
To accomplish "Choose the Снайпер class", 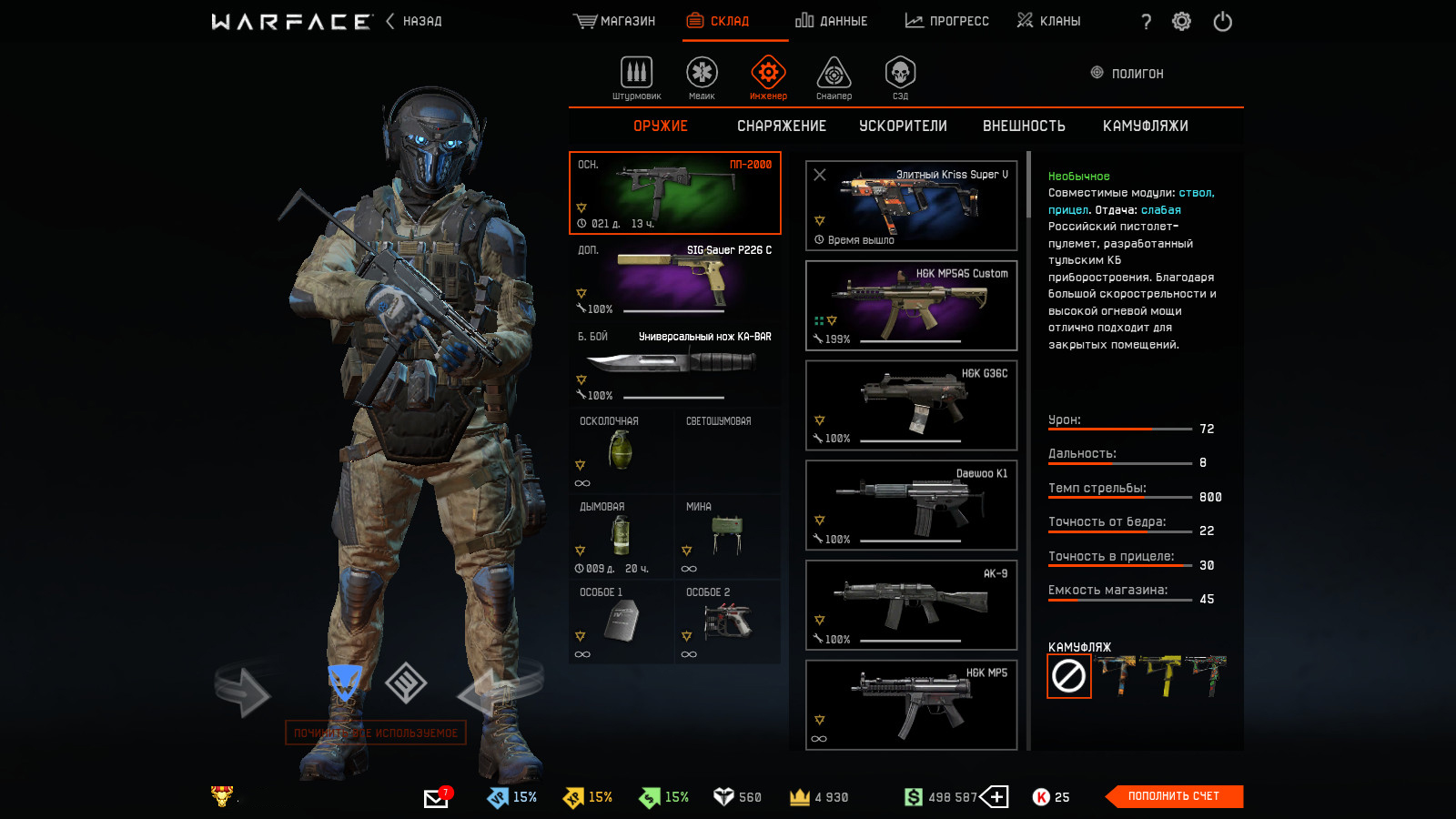I will tap(834, 77).
